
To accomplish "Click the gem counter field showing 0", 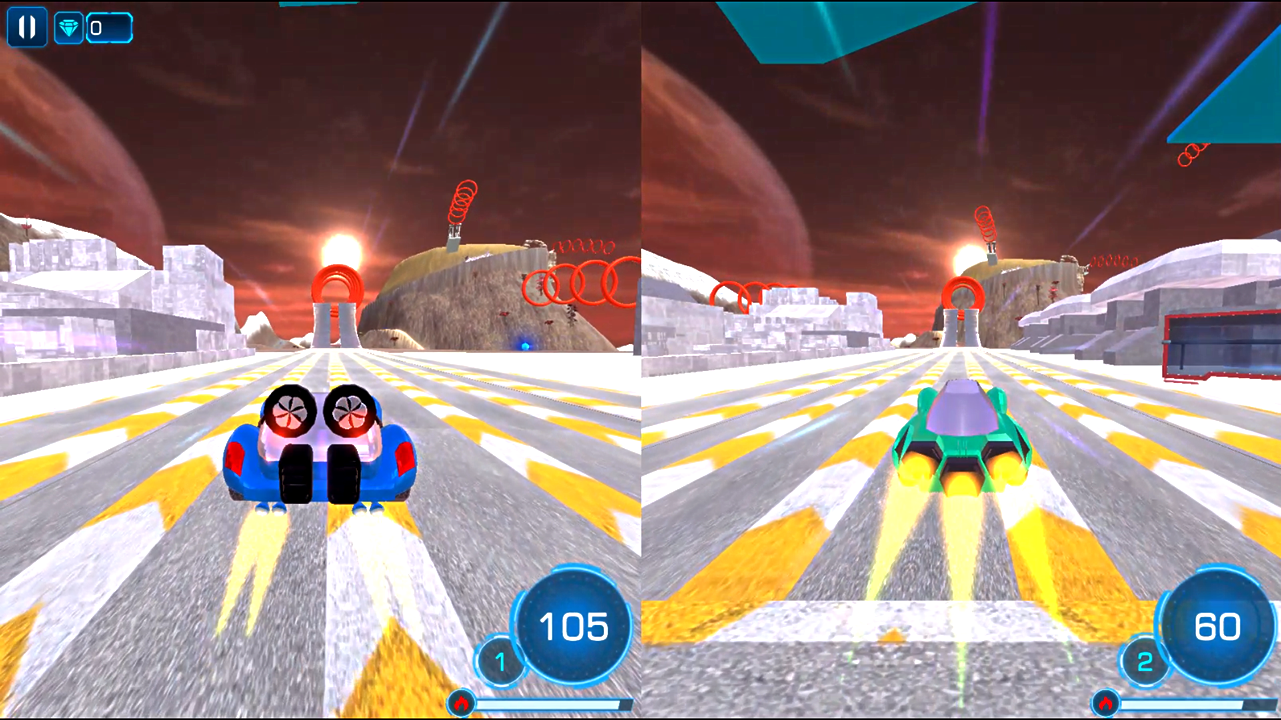I will tap(110, 27).
